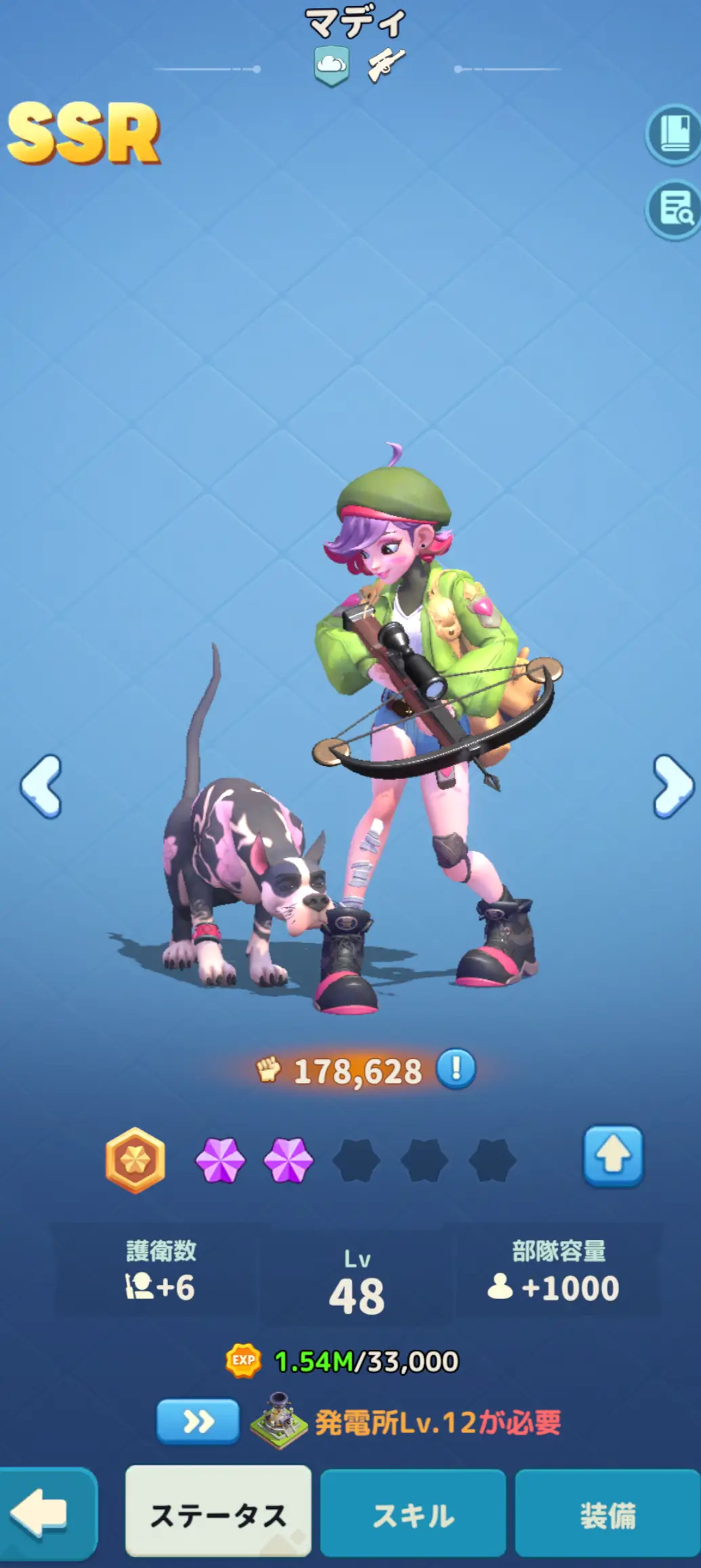Select the orange hexagon rank badge
This screenshot has height=1568, width=701.
[x=135, y=1160]
